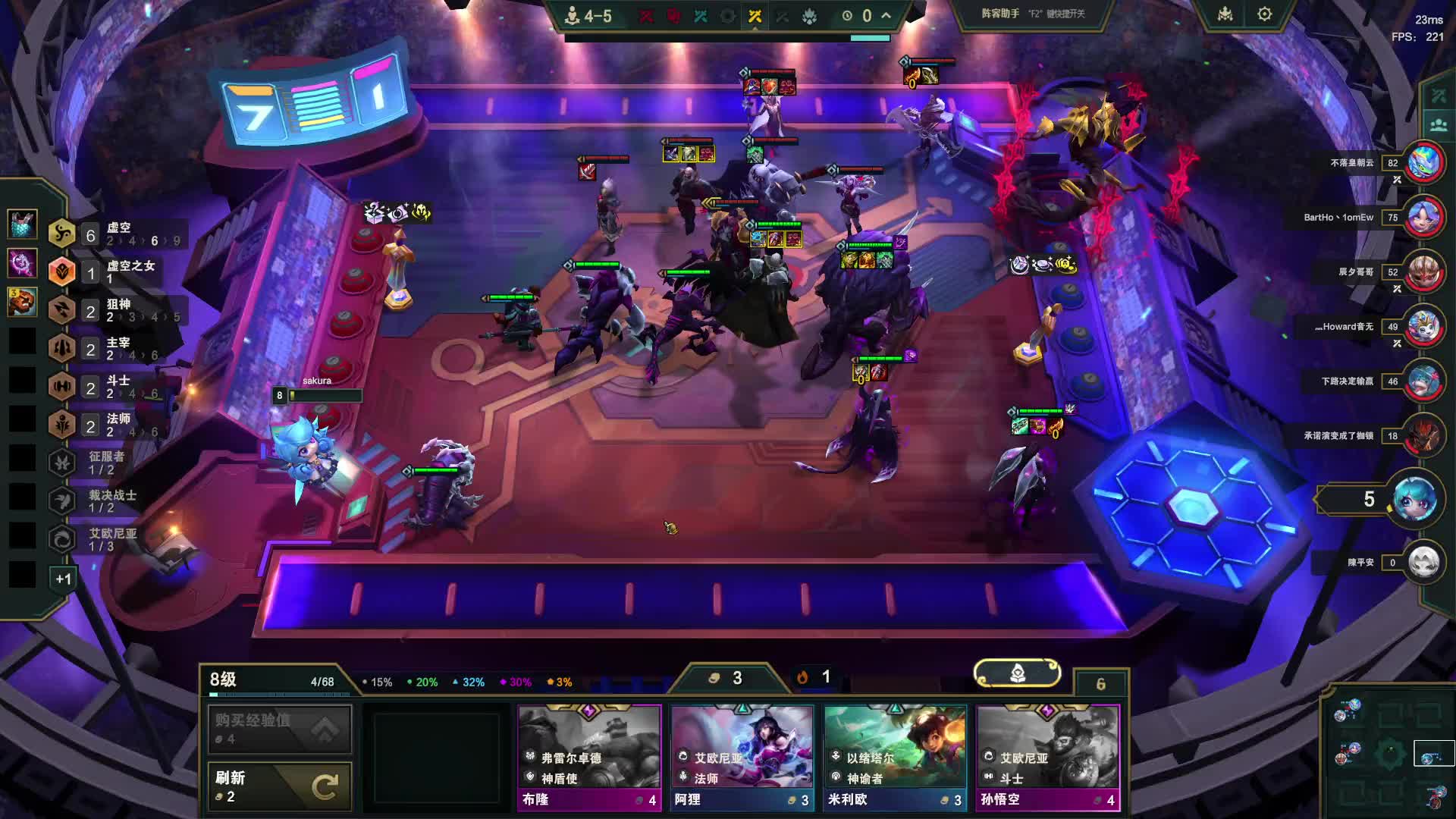Inspect the 狙神 trait entry
Screen dimensions: 1456x819
(x=114, y=310)
